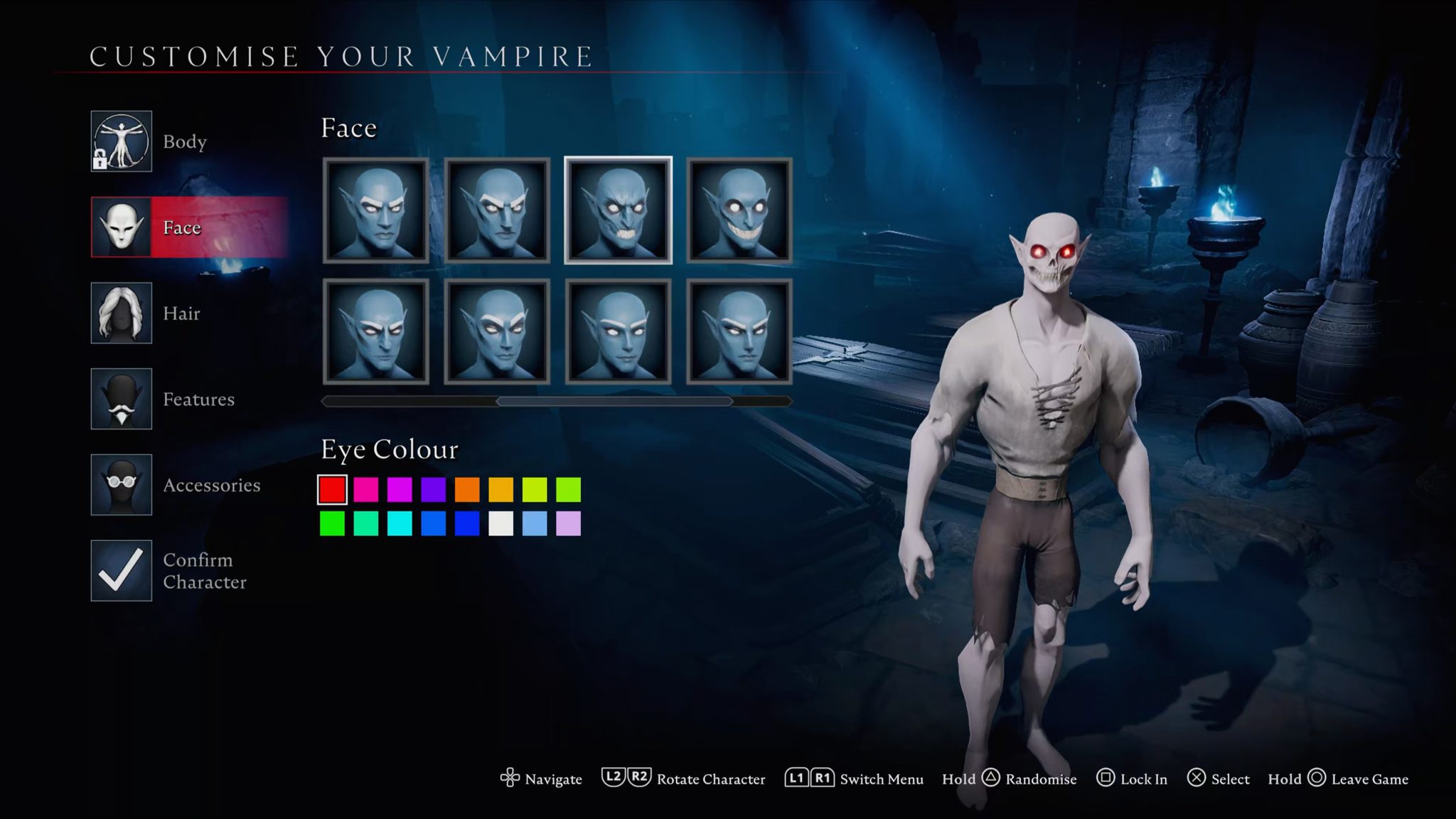
Task: Pick the violet purple eye colour
Action: point(433,490)
